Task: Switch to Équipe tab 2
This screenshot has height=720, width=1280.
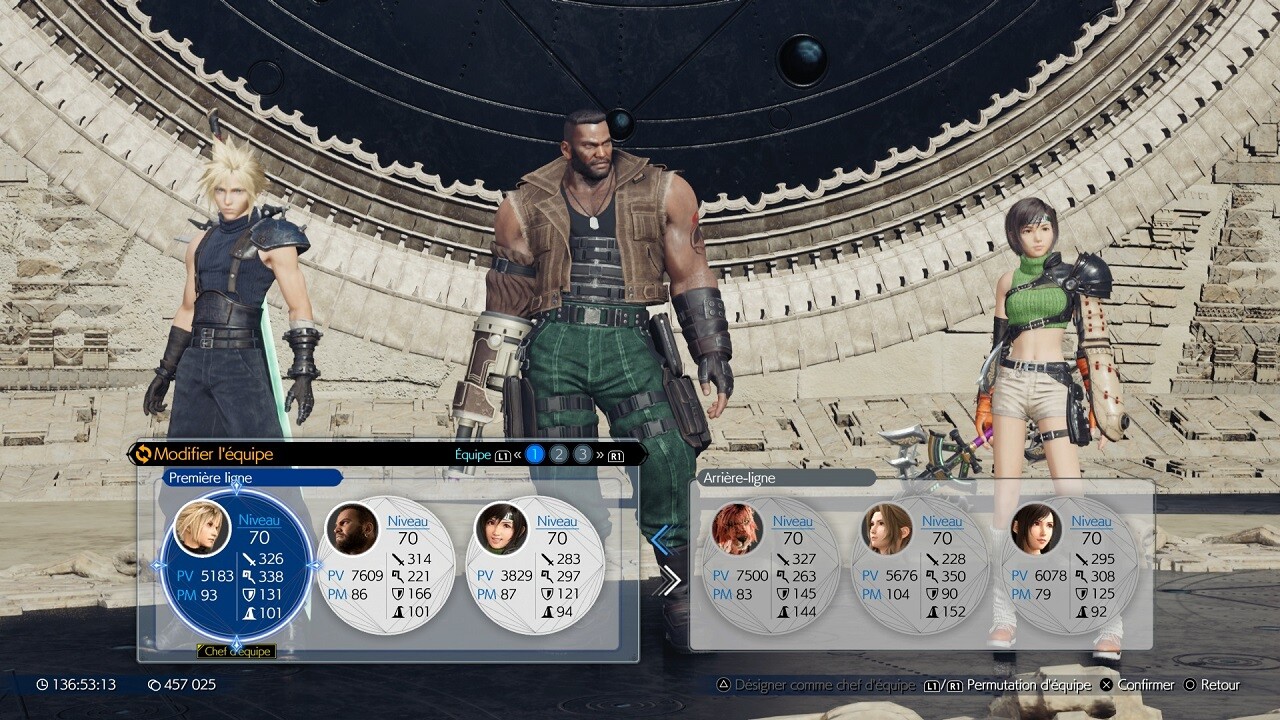Action: [558, 454]
